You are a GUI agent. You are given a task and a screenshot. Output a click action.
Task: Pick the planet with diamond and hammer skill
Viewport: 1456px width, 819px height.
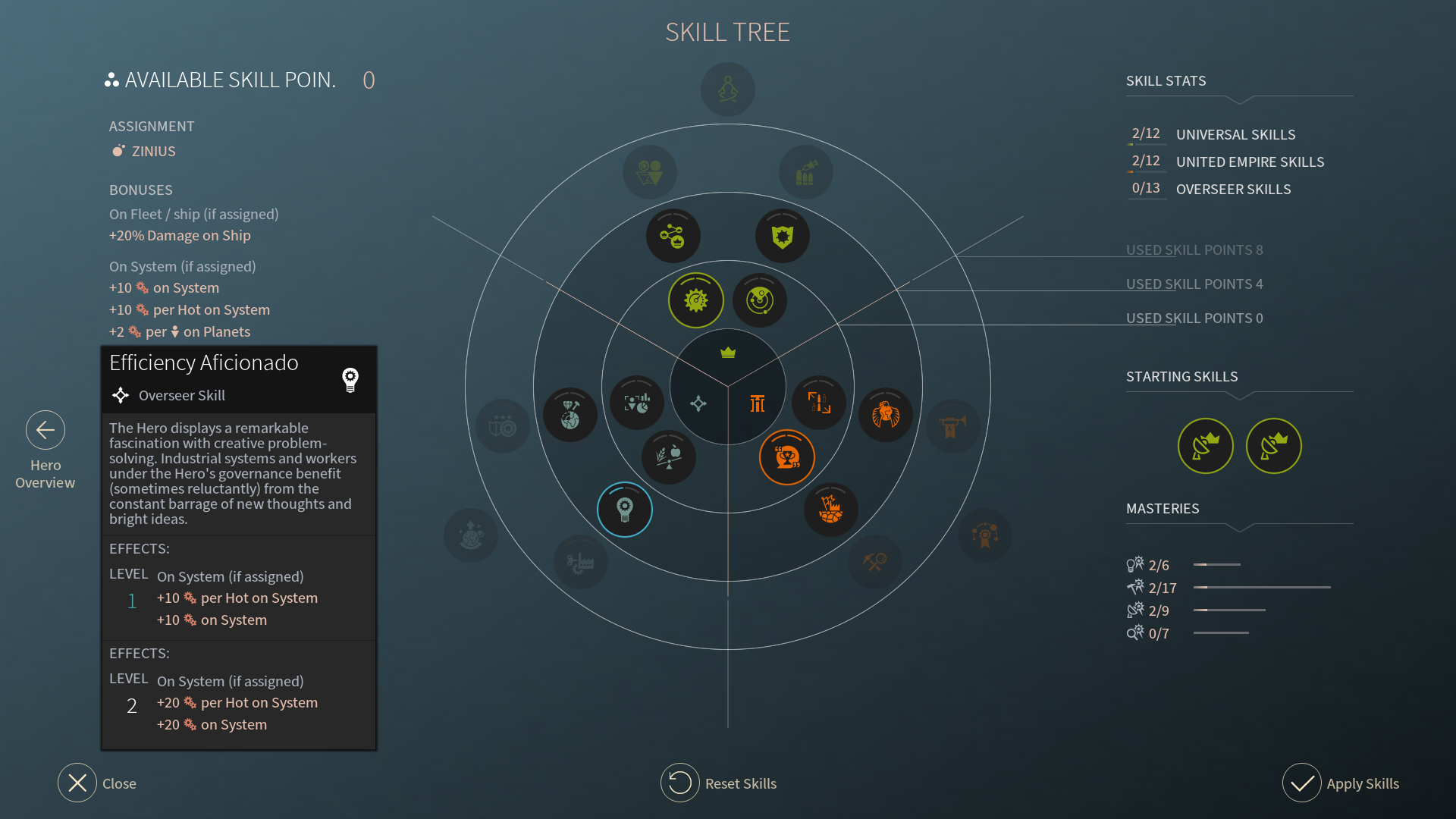point(570,415)
